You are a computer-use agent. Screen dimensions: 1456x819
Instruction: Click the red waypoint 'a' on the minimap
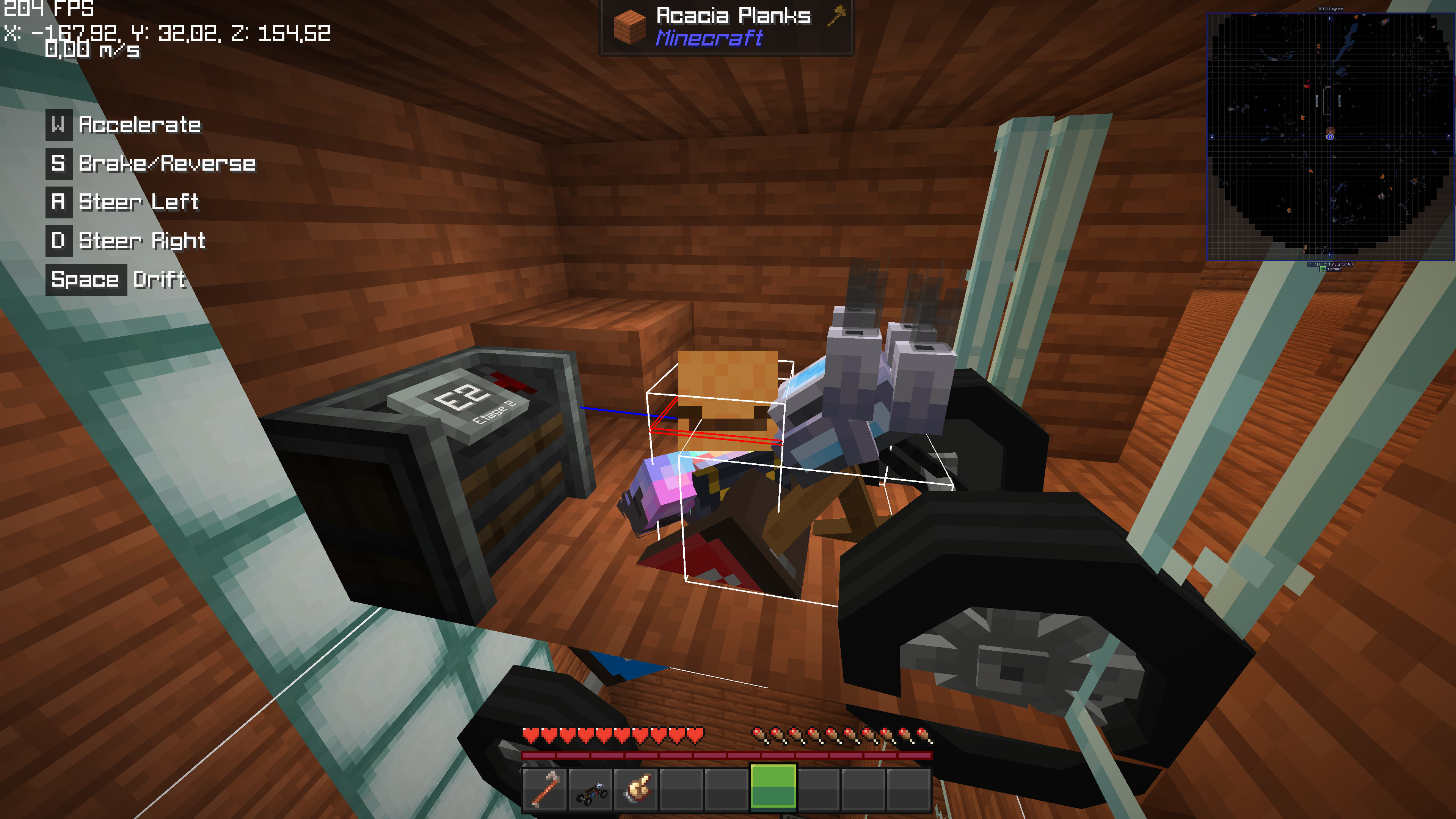pyautogui.click(x=1307, y=86)
